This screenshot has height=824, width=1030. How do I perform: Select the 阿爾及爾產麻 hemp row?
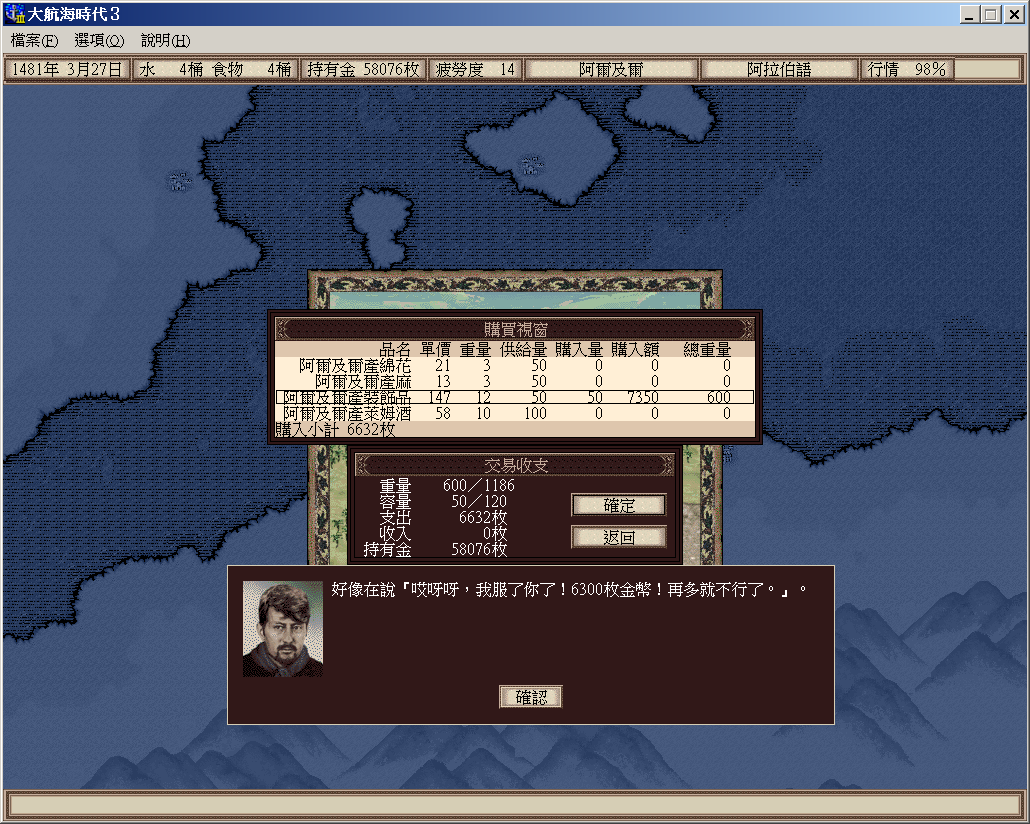(x=514, y=381)
